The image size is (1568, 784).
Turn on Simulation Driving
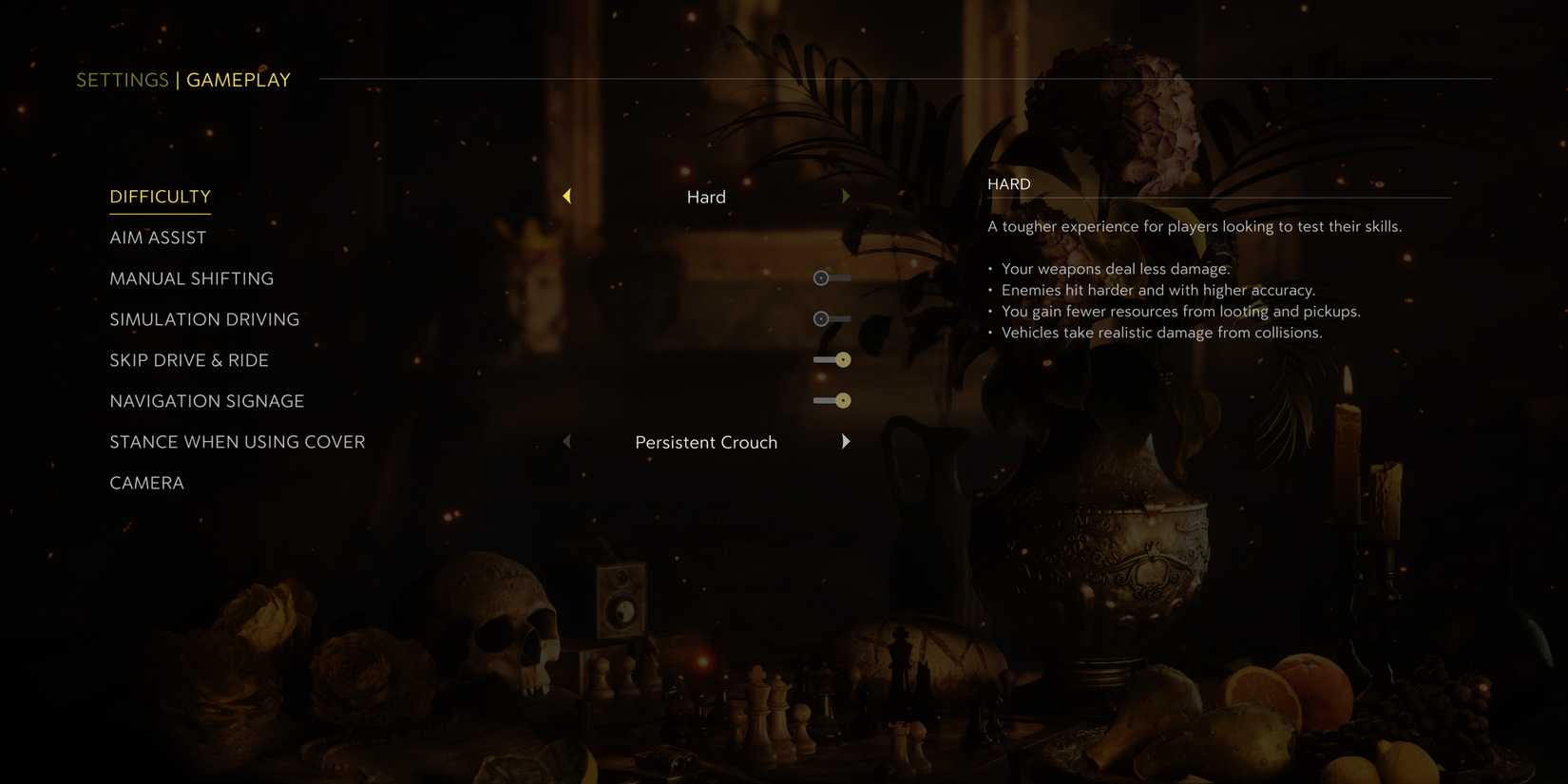coord(832,318)
